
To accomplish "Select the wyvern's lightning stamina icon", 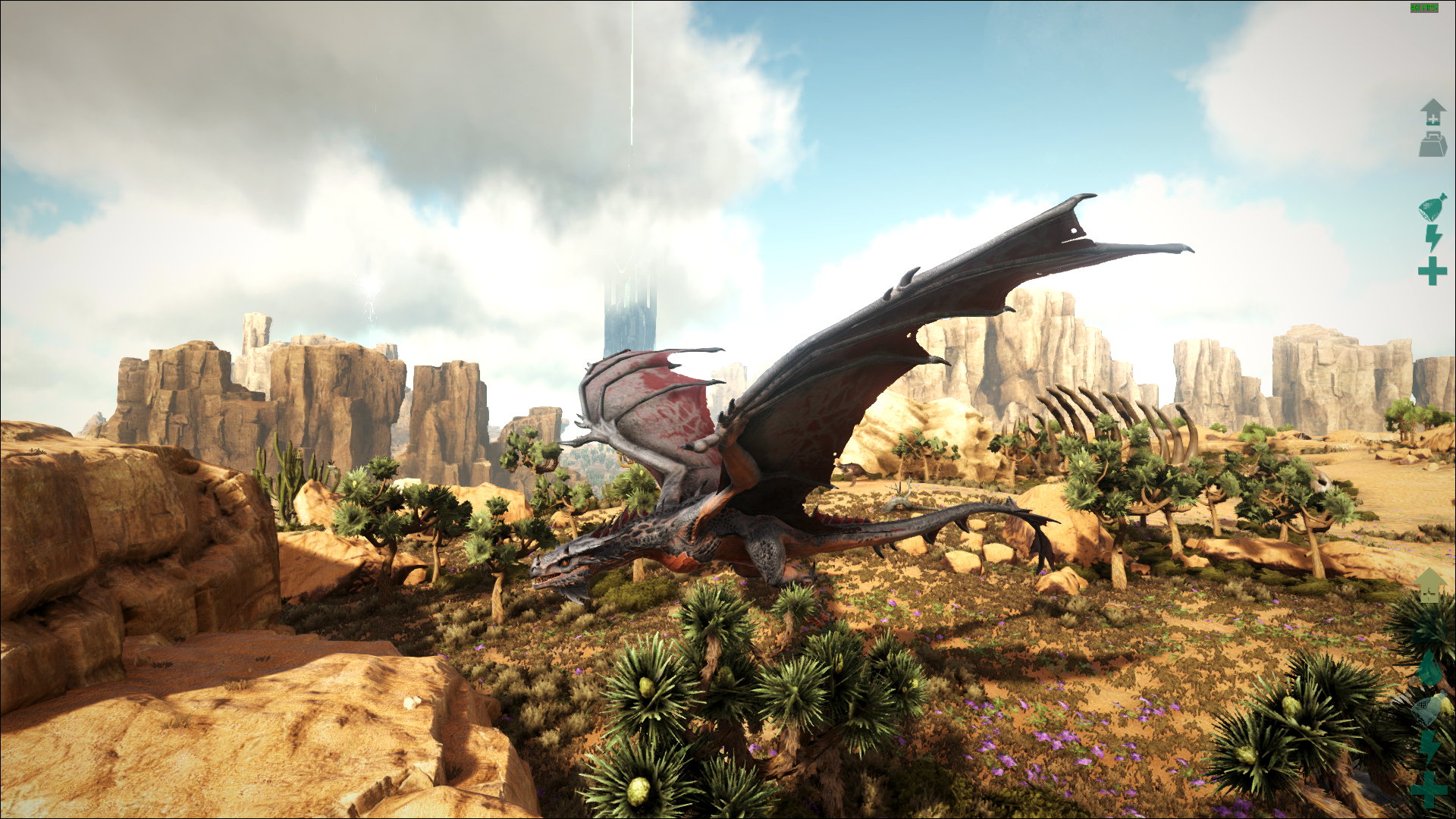I will (x=1432, y=238).
